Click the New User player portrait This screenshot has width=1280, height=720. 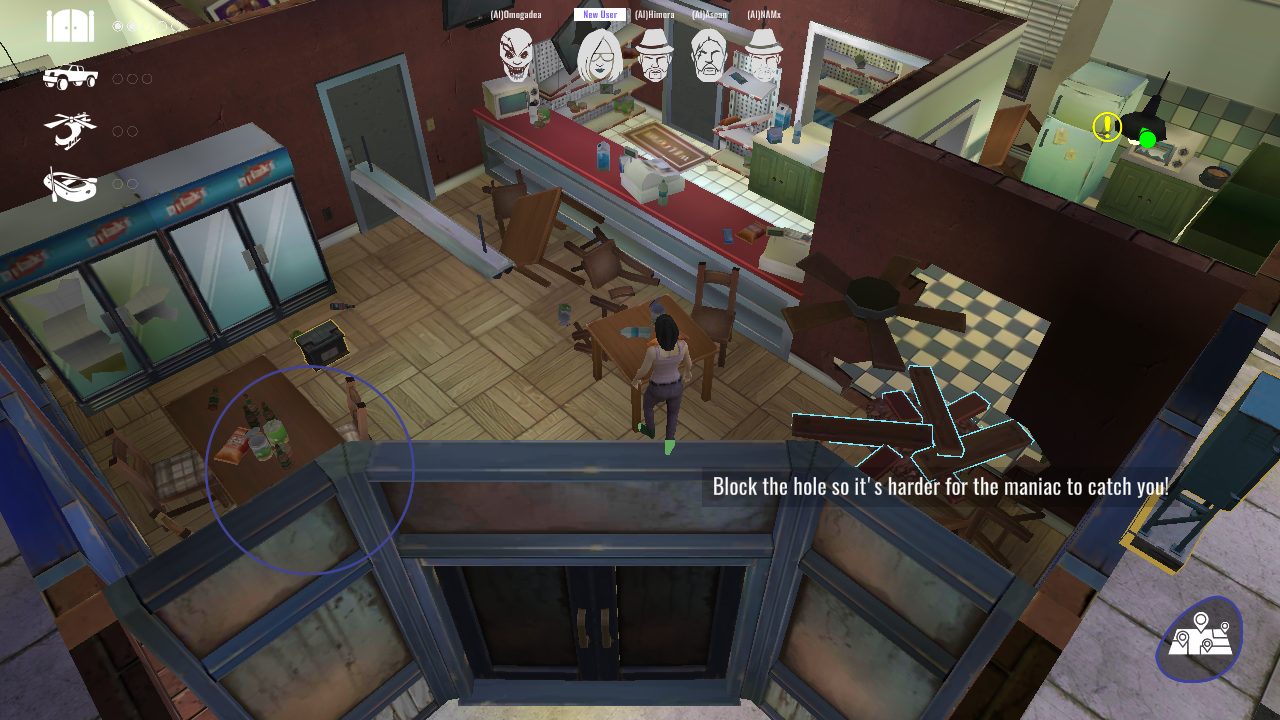[x=600, y=55]
